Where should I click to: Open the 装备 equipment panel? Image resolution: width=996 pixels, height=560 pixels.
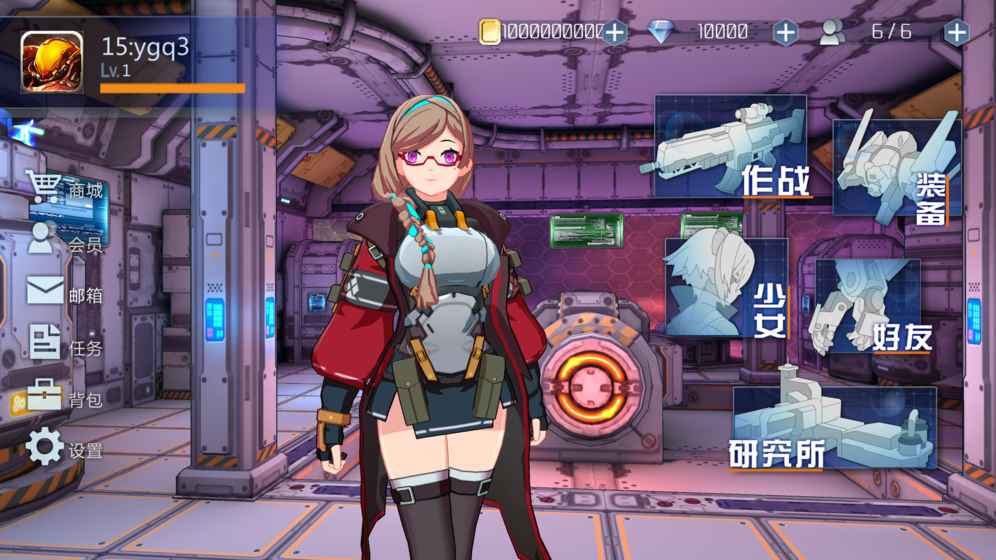896,169
